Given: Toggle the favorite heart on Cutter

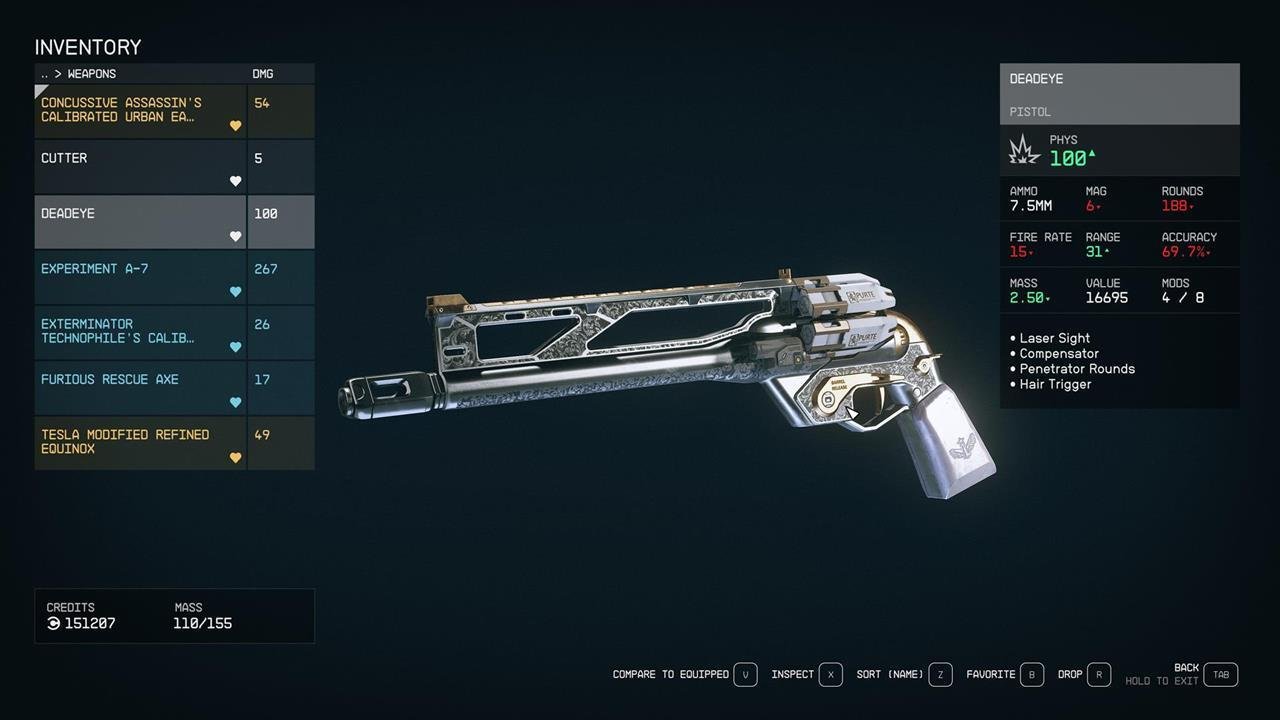Looking at the screenshot, I should click(x=235, y=181).
